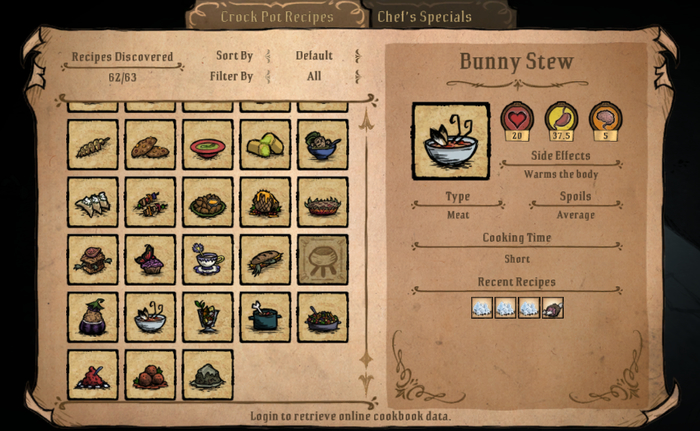700x431 pixels.
Task: Pick the teacup with flower recipe
Action: (208, 260)
